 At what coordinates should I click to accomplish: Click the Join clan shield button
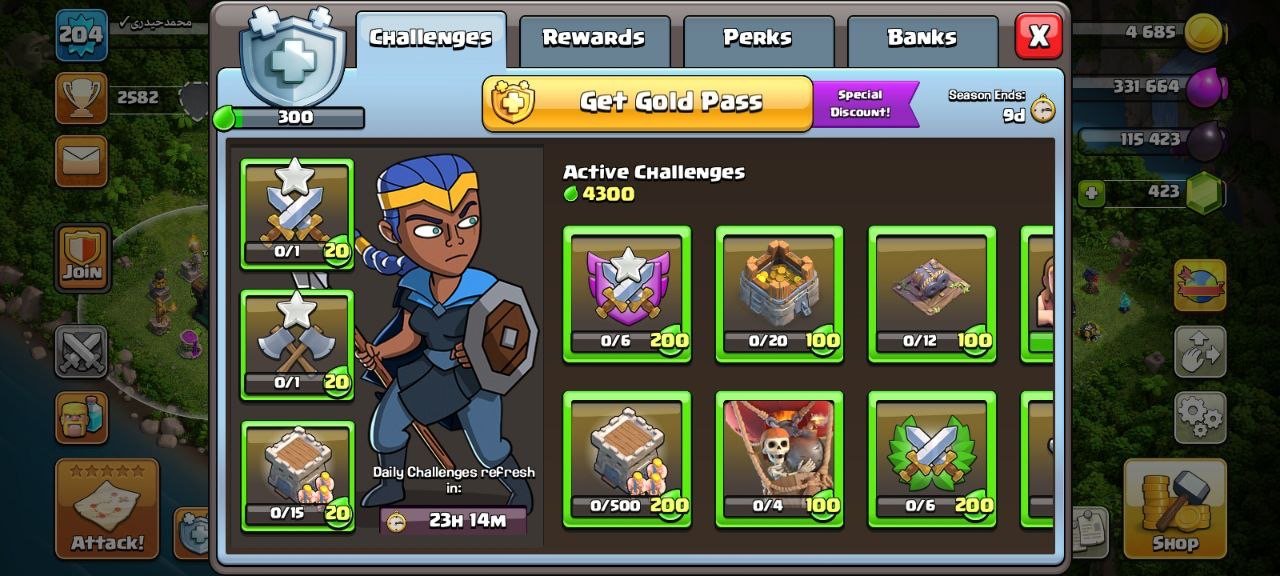(x=82, y=257)
